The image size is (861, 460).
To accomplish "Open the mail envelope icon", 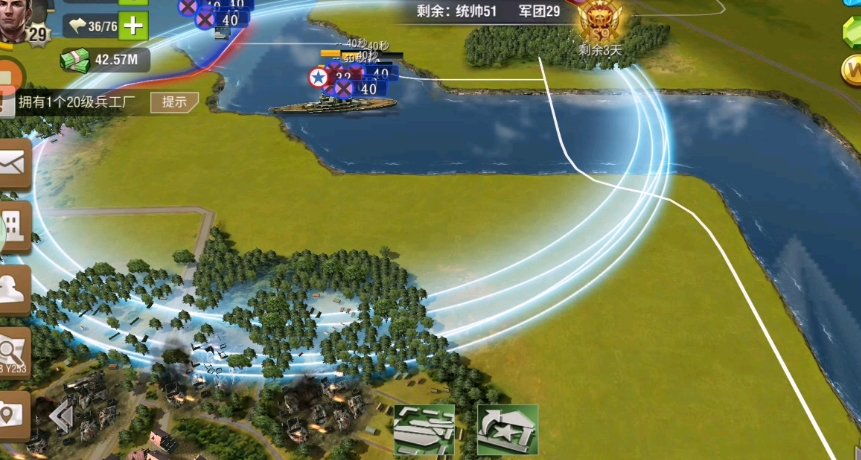I will point(14,163).
